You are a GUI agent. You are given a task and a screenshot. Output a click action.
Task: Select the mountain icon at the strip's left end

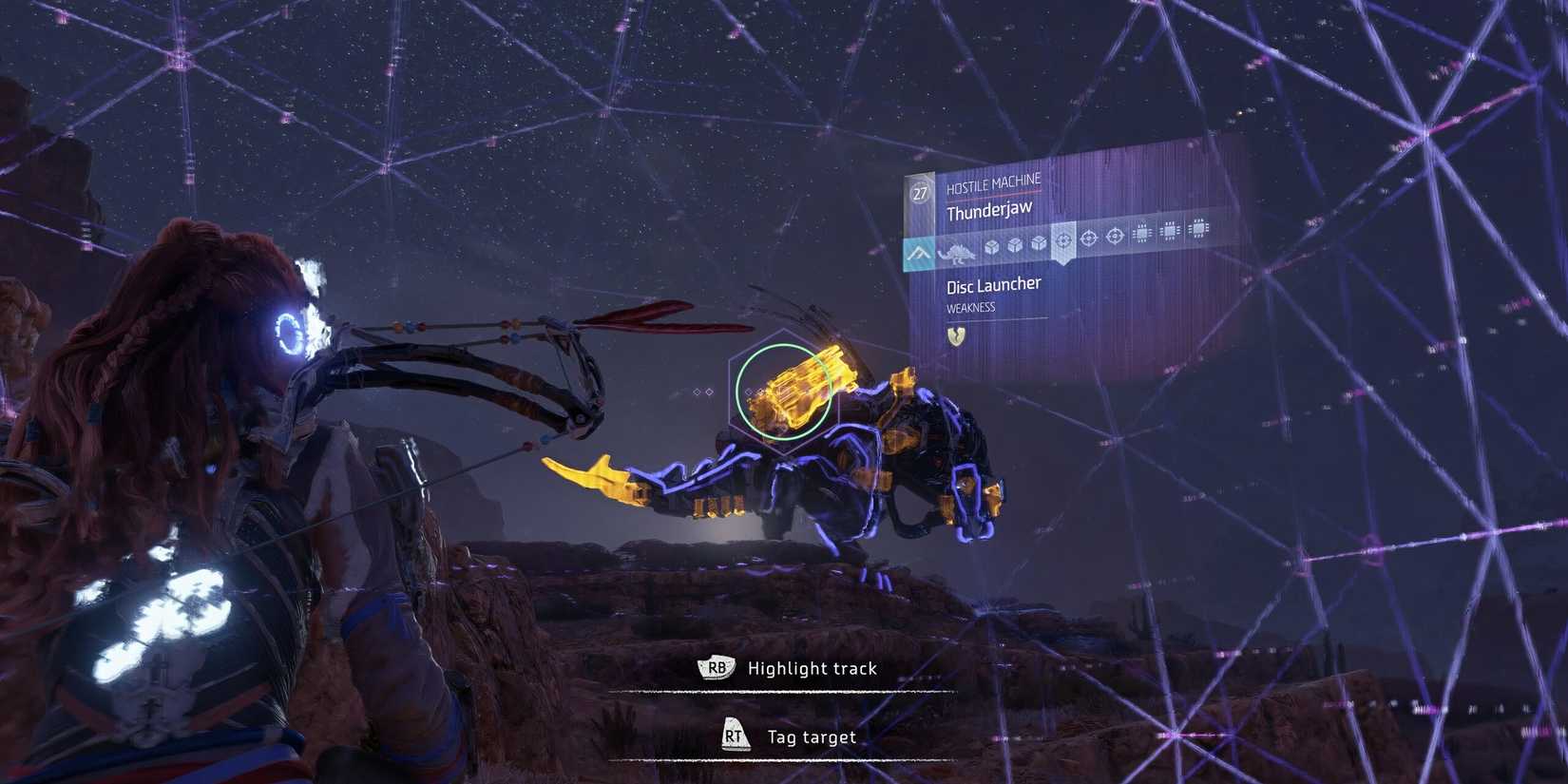(918, 254)
